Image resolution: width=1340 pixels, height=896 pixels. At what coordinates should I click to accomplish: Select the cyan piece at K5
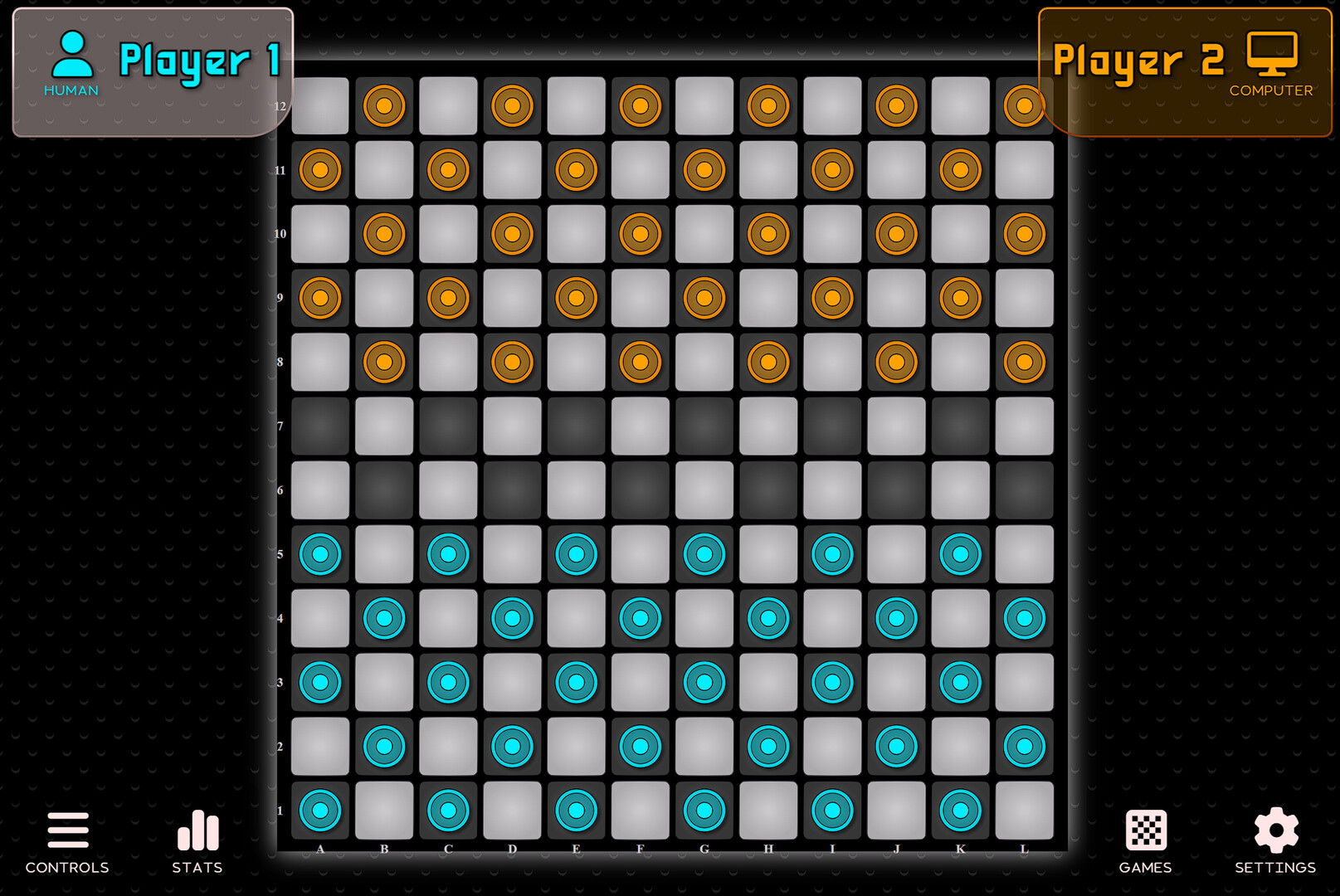point(960,554)
